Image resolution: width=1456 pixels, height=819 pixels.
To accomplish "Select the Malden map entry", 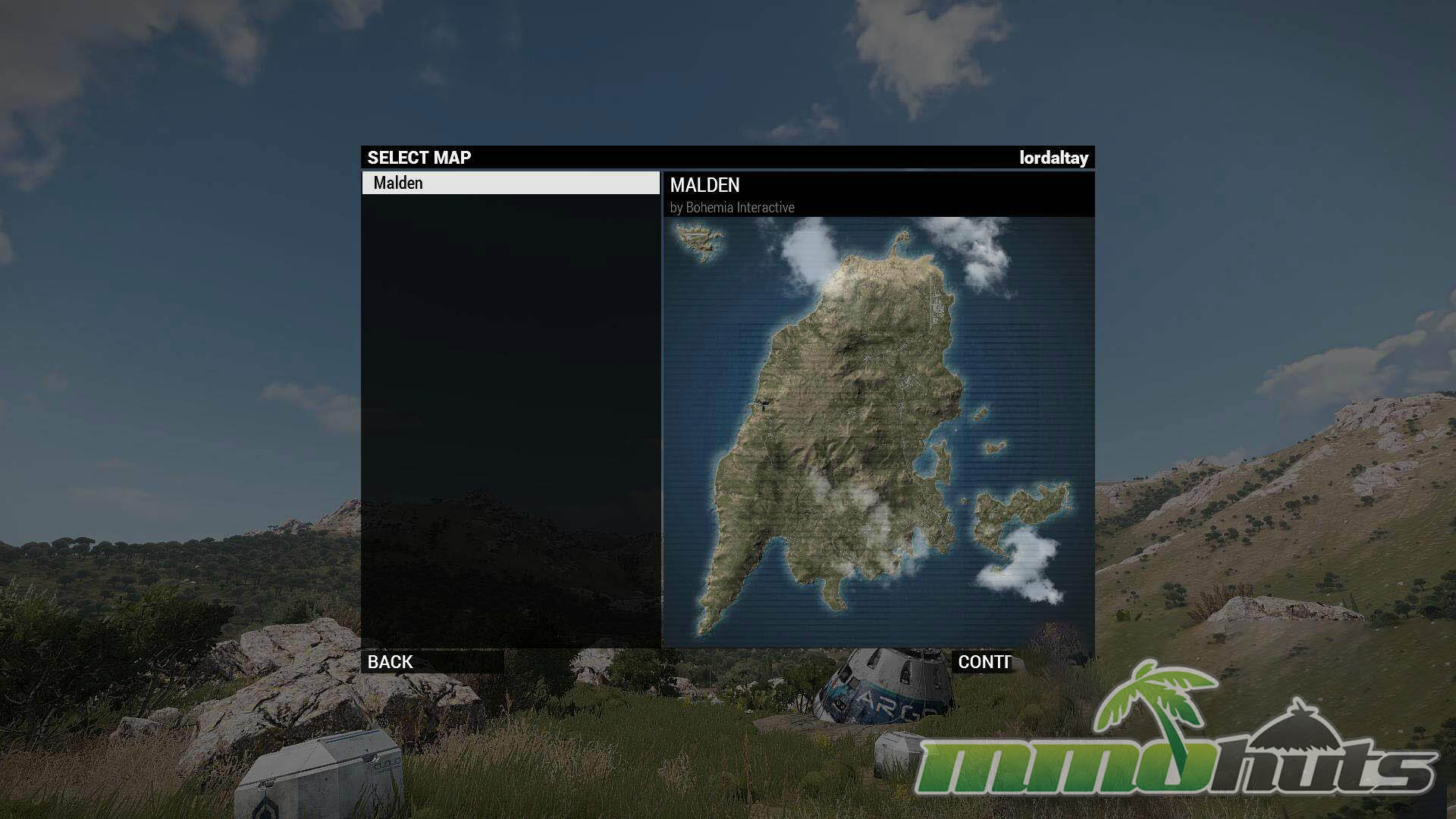I will coord(510,183).
